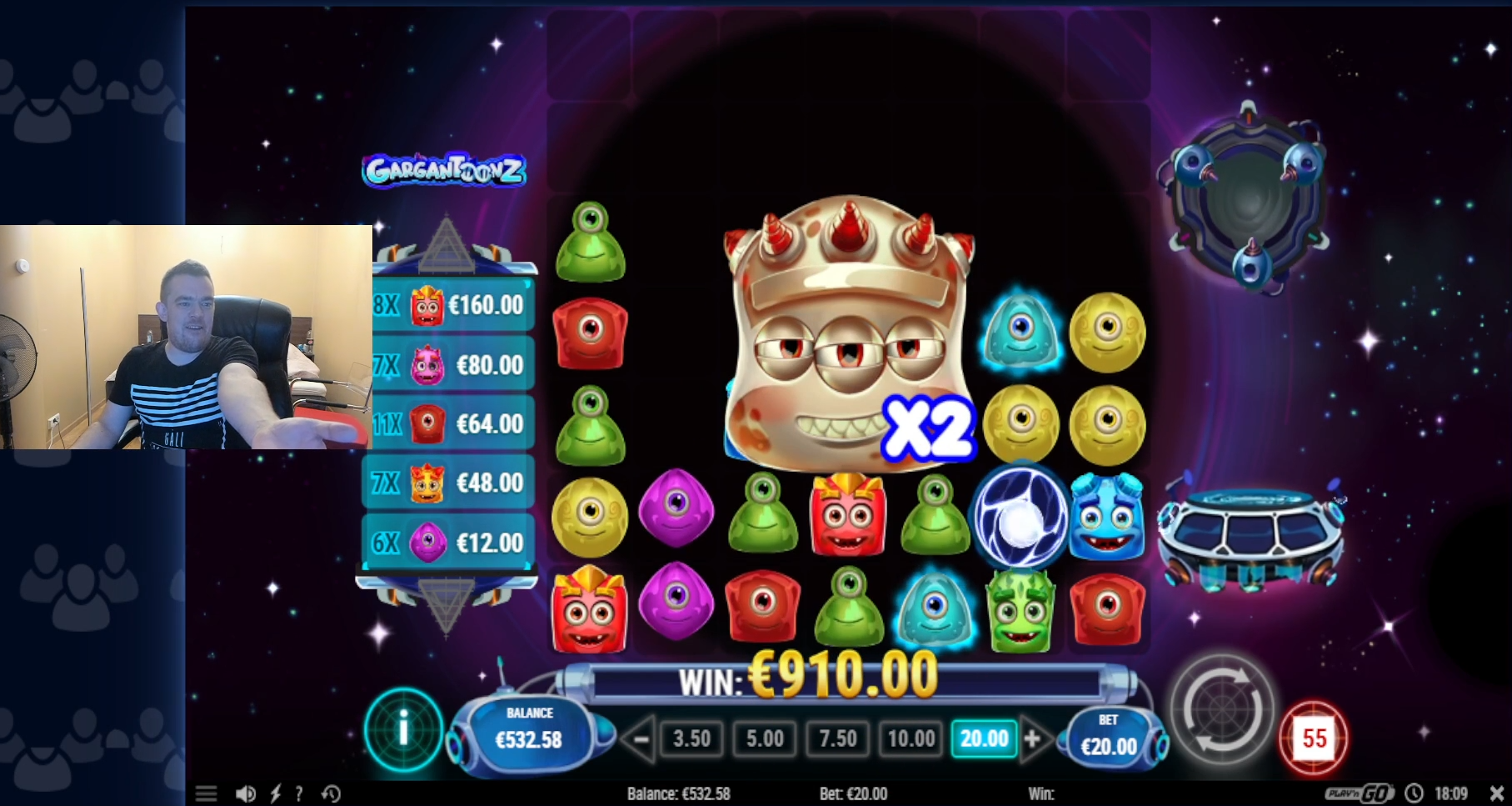Choose the 5.00 bet value
Viewport: 1512px width, 806px height.
click(765, 739)
